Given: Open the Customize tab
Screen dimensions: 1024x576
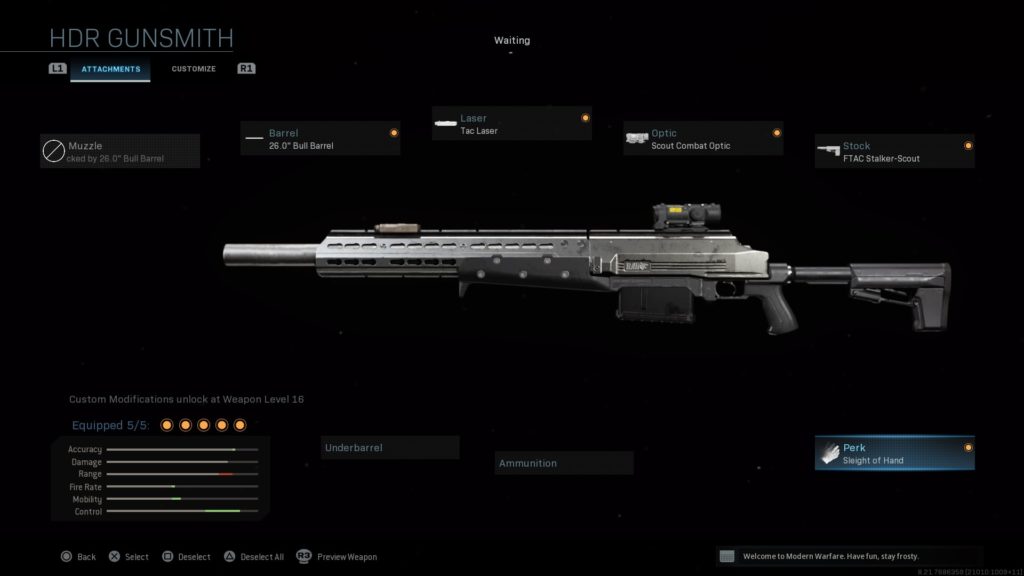Looking at the screenshot, I should coord(193,69).
